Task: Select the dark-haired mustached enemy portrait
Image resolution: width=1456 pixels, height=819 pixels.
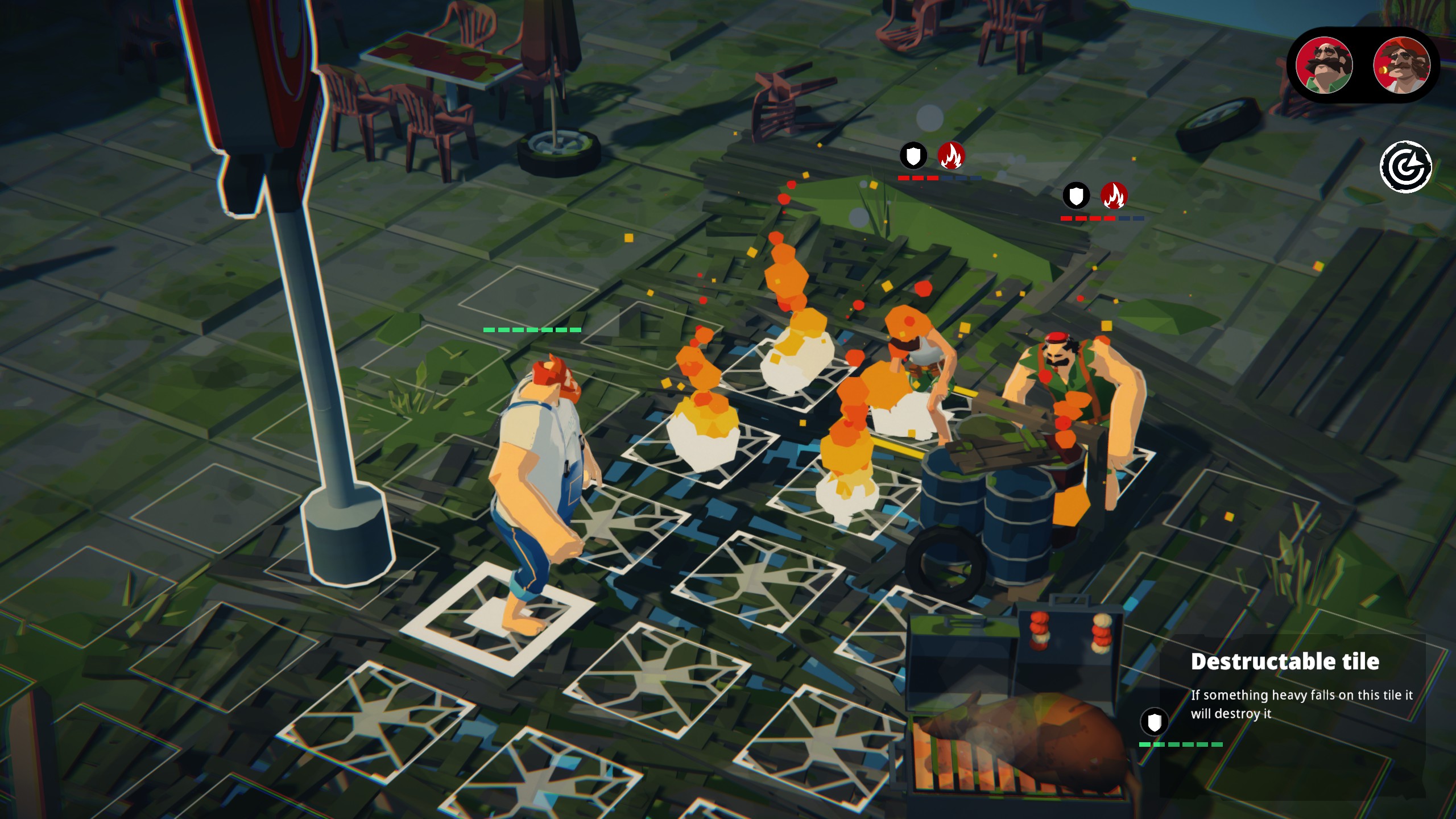Action: coord(1323,65)
